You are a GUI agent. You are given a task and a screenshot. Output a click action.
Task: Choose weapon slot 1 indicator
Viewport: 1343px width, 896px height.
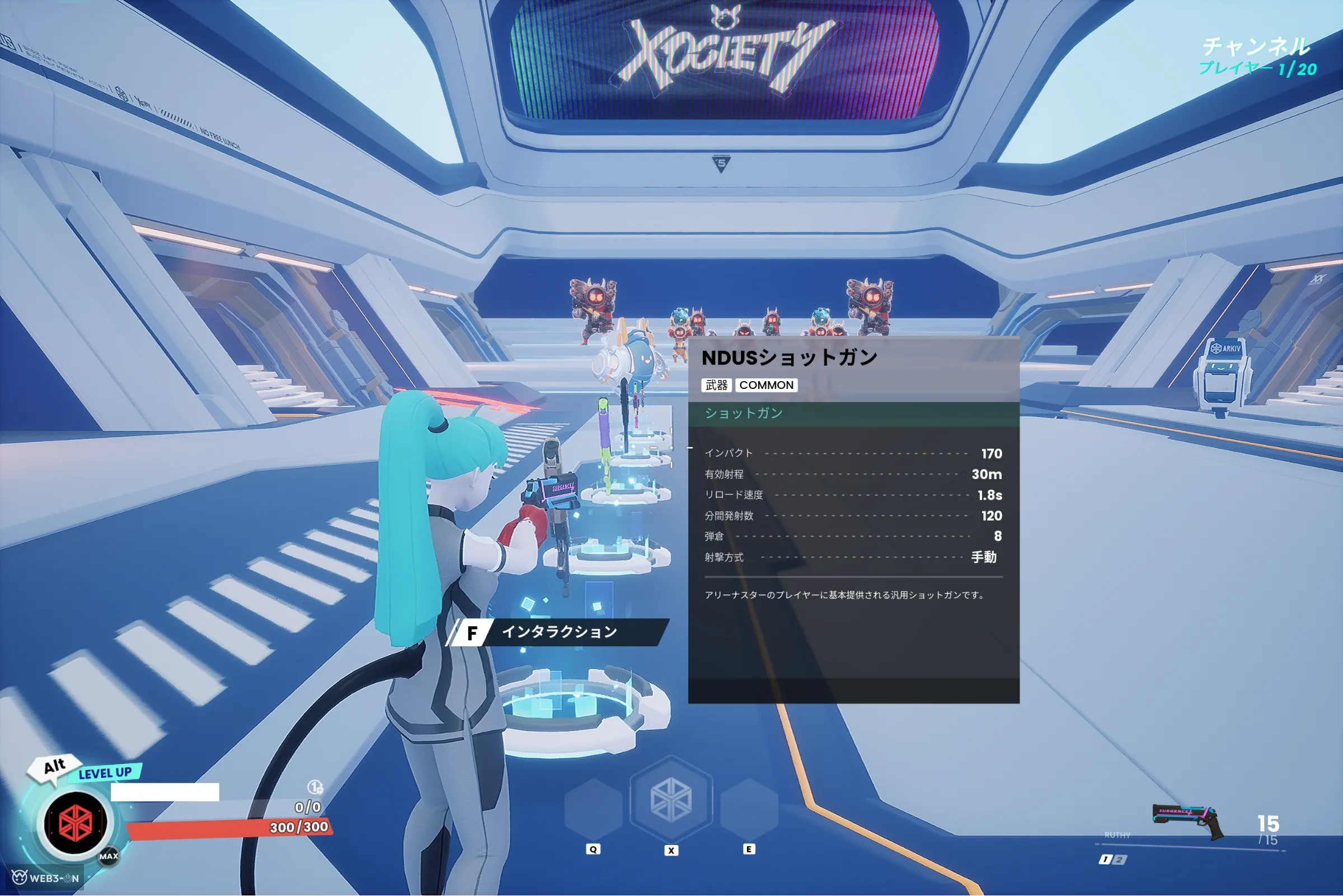coord(1105,860)
